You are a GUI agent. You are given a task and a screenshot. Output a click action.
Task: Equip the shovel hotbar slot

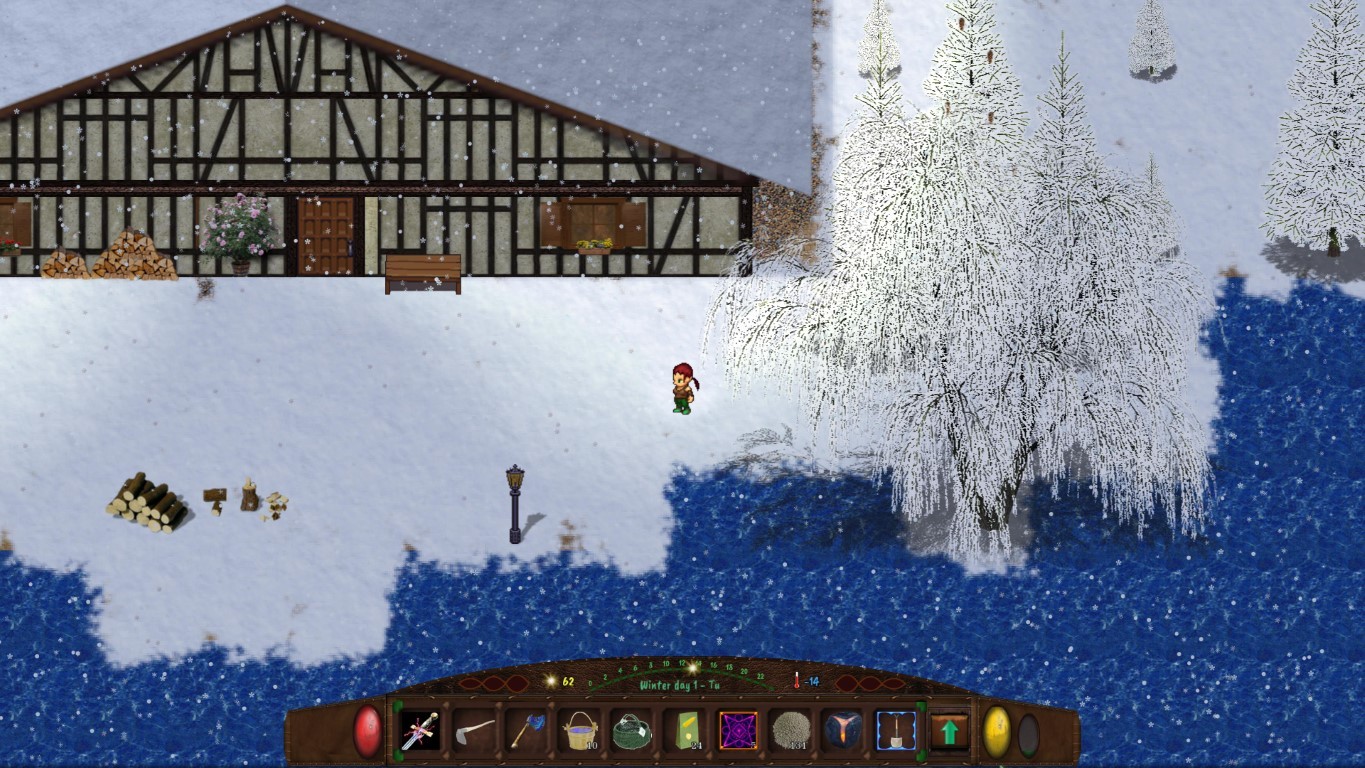click(x=896, y=731)
